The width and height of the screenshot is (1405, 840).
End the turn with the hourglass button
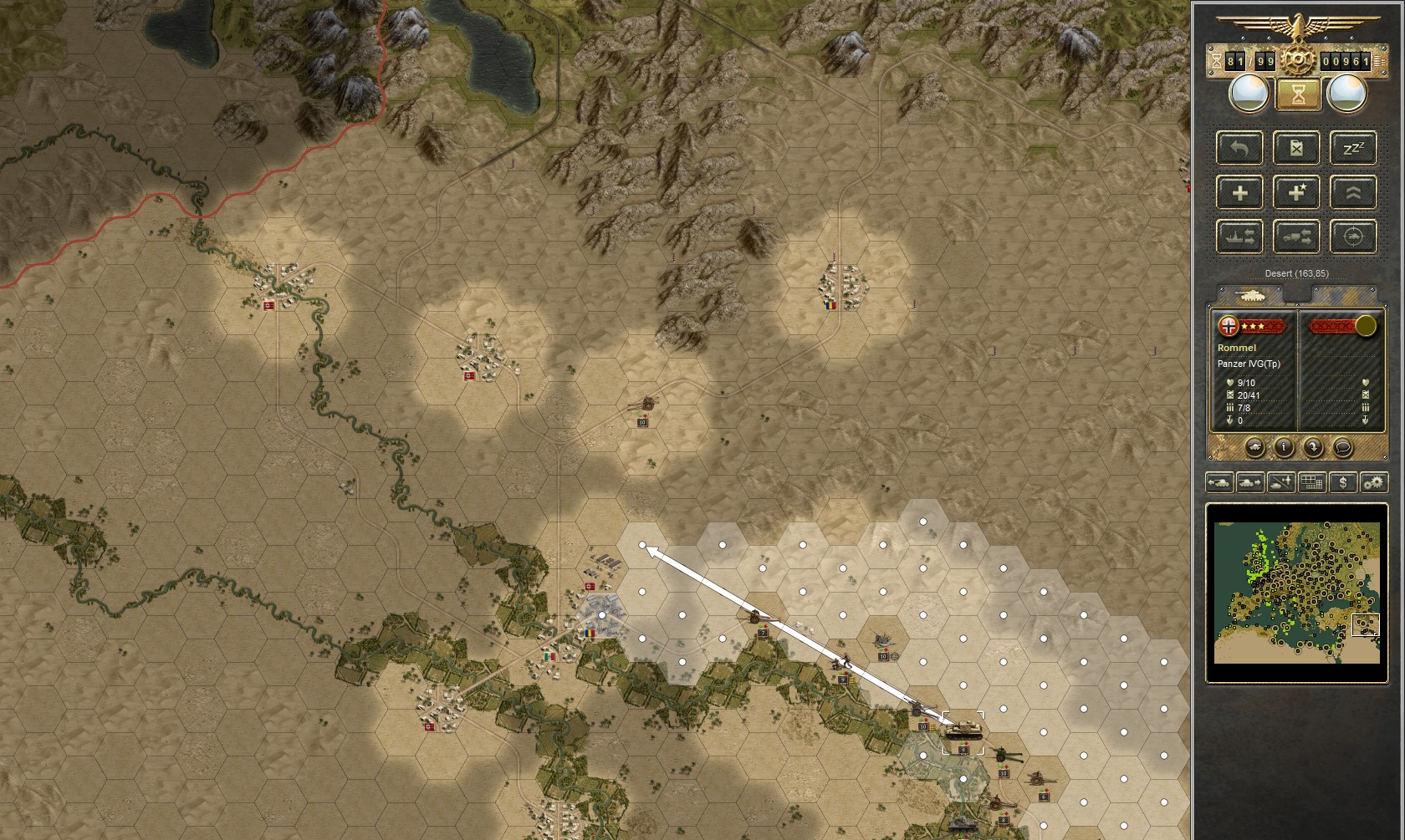pos(1297,94)
